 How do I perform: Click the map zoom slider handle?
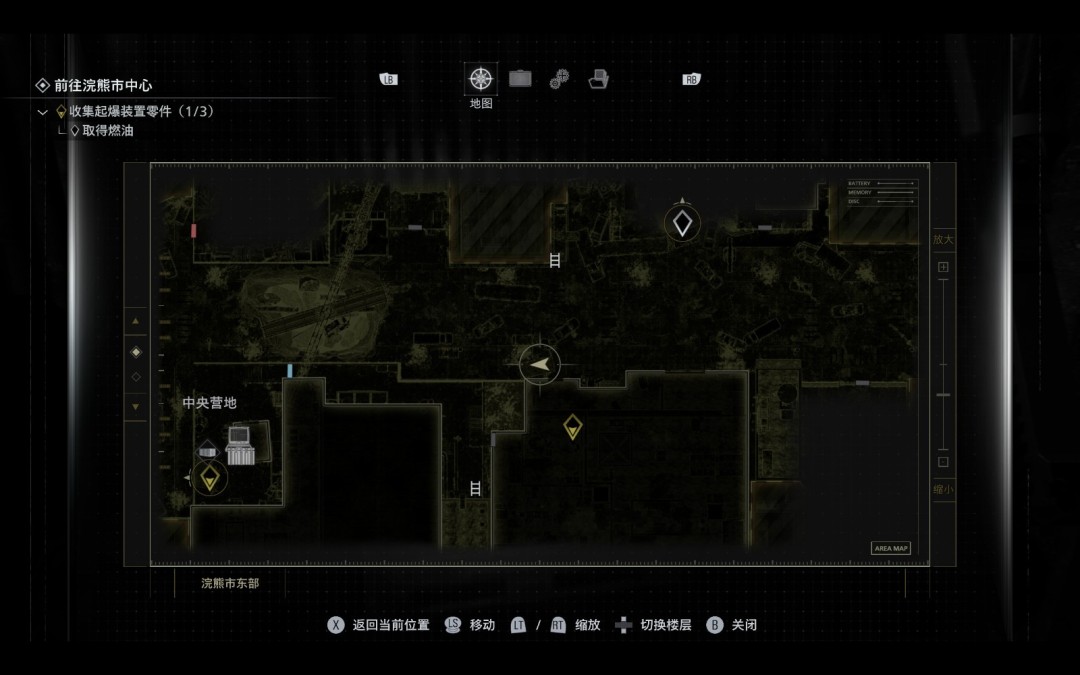click(x=943, y=395)
